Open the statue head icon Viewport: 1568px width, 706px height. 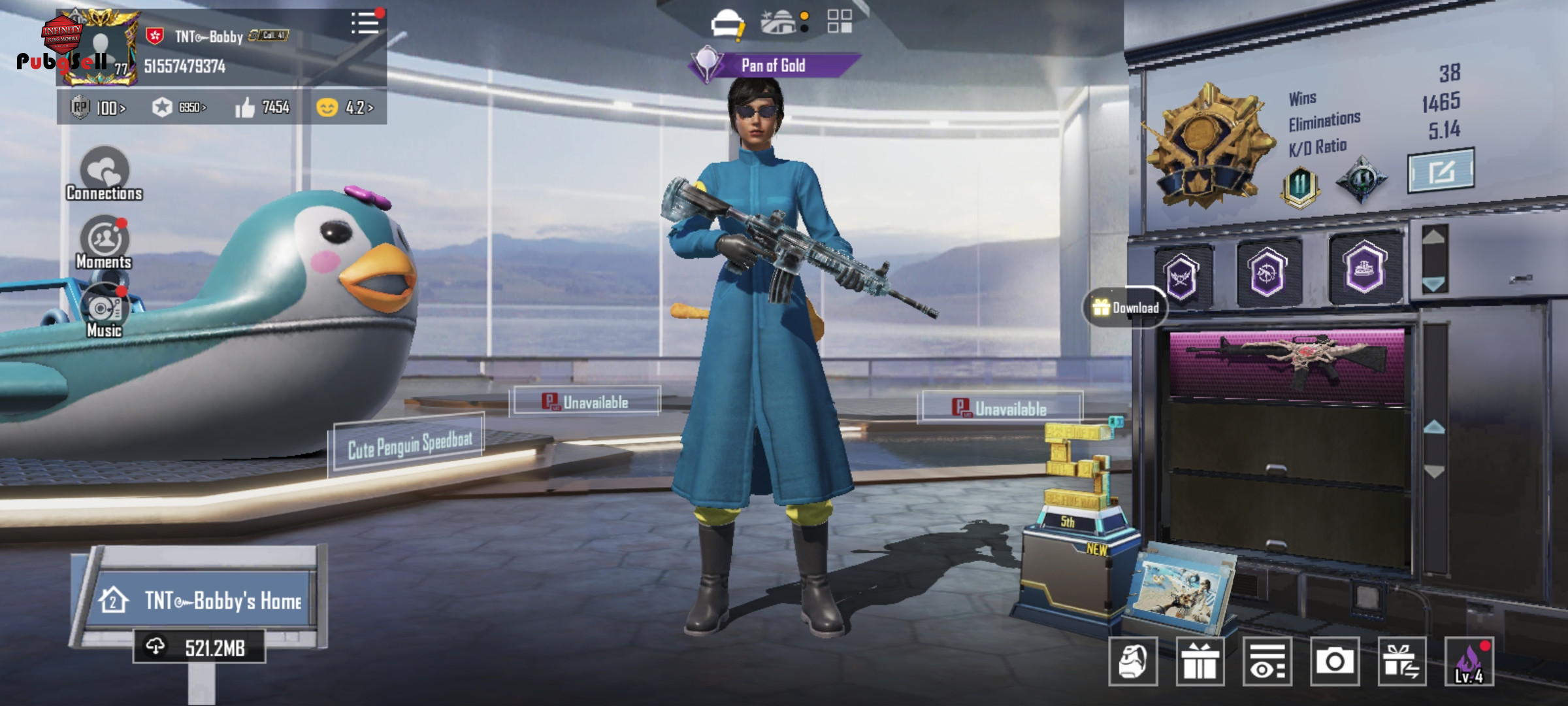pos(1133,662)
